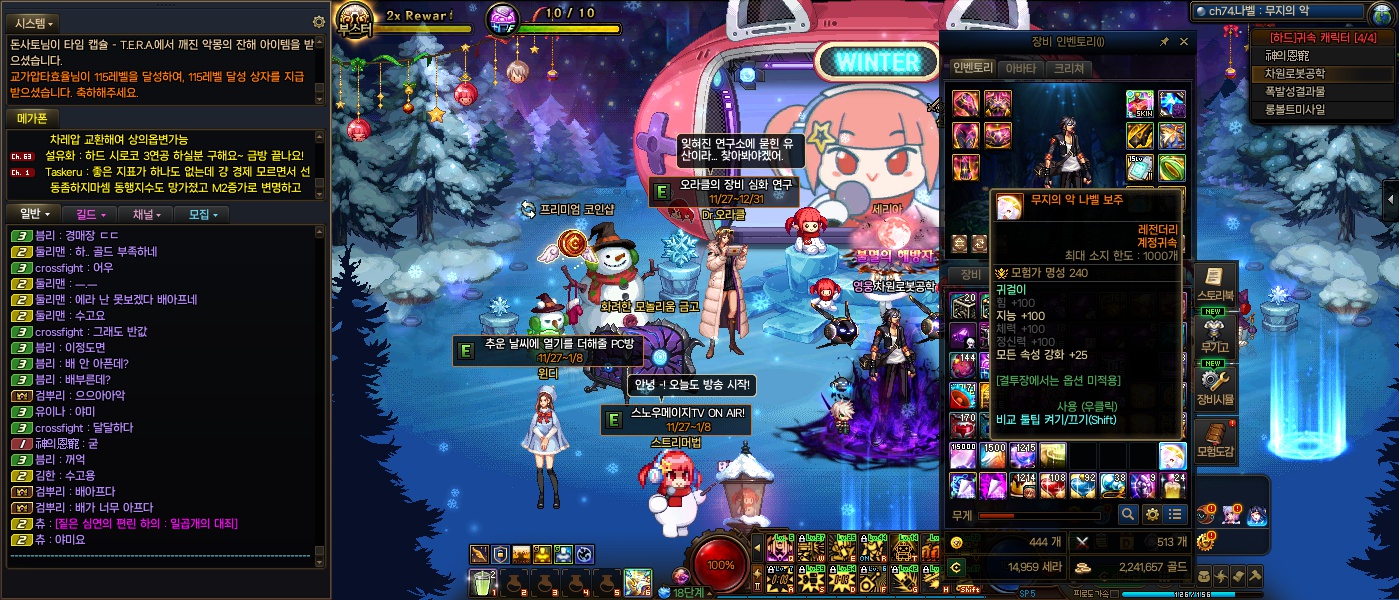The width and height of the screenshot is (1399, 600).
Task: Click the 부스터 icon
Action: click(354, 19)
